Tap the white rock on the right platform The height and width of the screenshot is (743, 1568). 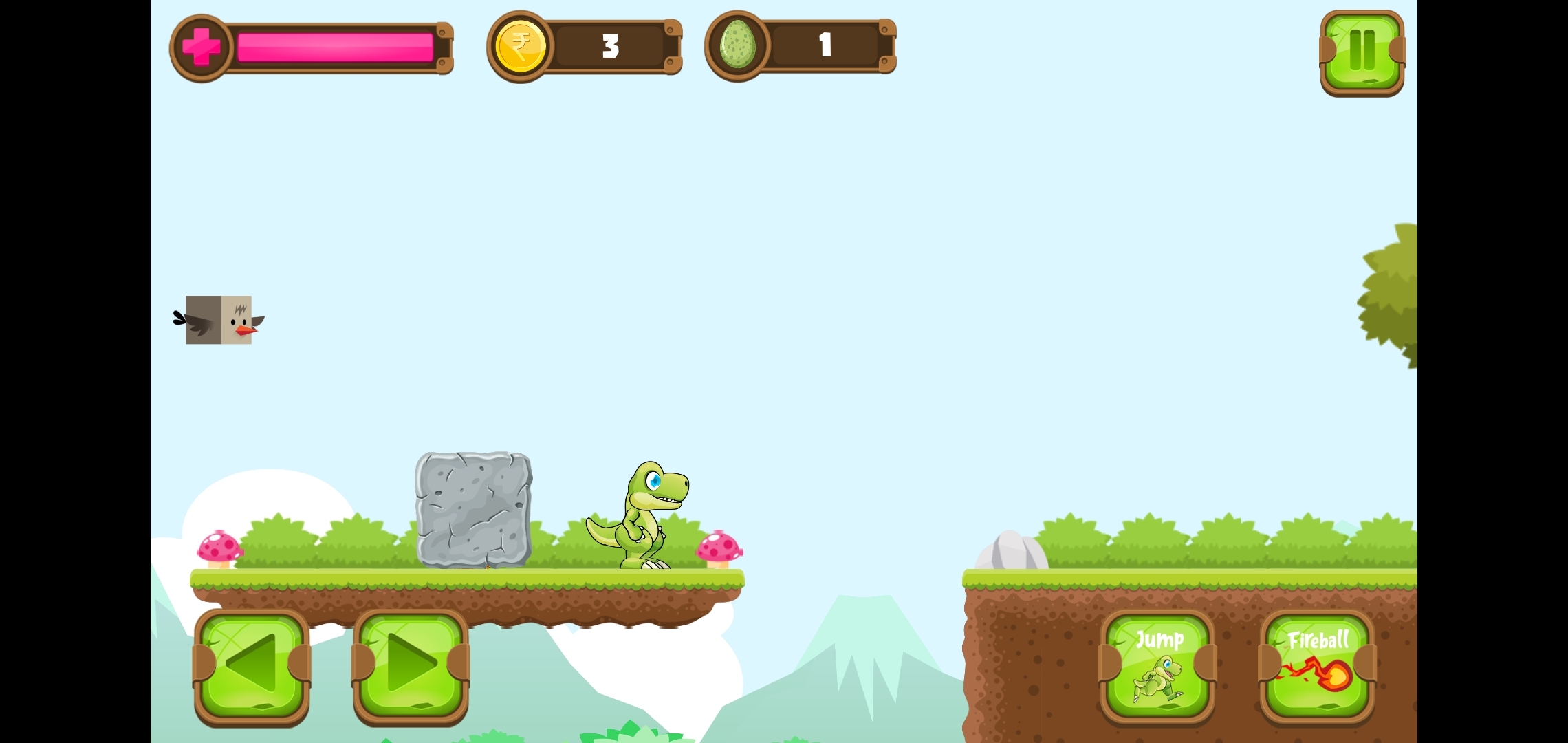[x=1011, y=550]
